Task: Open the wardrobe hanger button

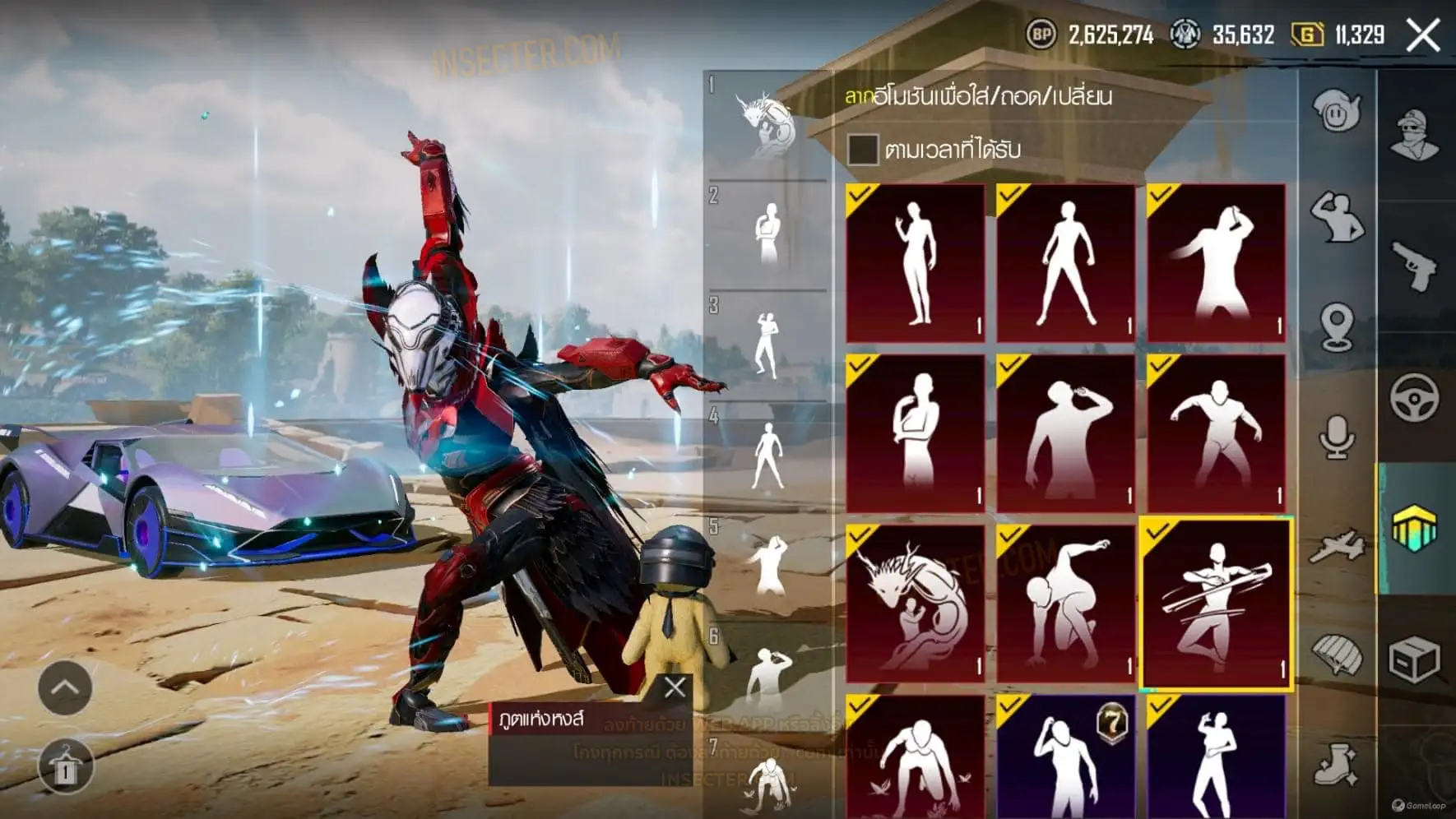Action: pos(65,766)
